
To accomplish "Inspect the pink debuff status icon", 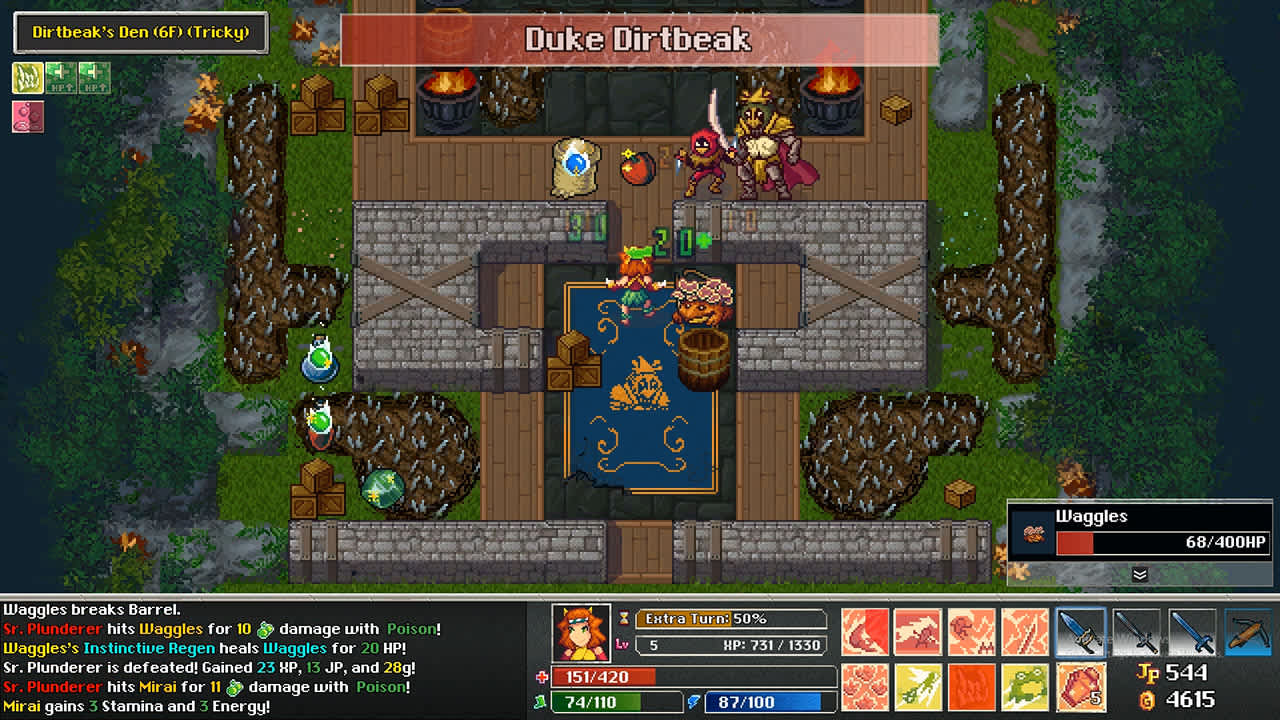I will coord(28,117).
